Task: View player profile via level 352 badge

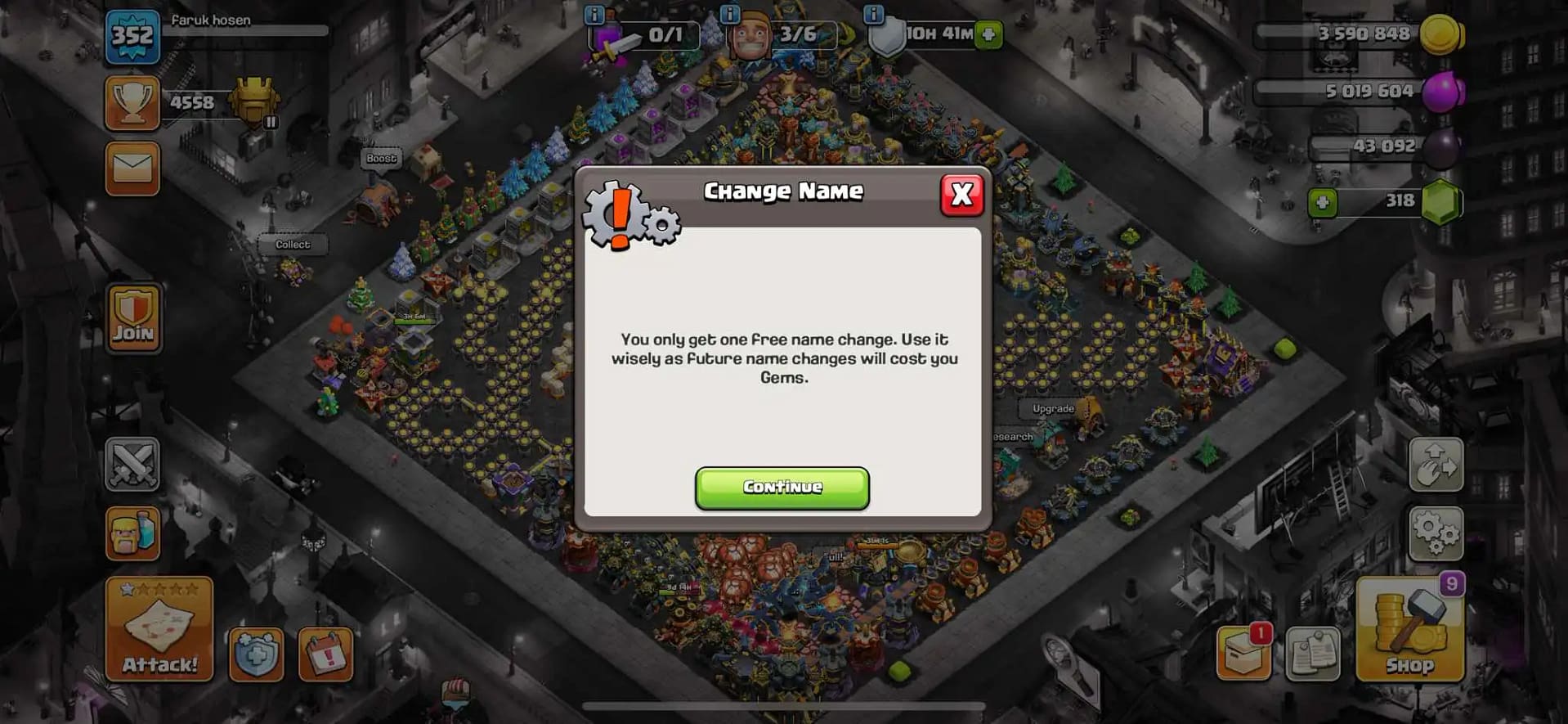Action: tap(132, 36)
